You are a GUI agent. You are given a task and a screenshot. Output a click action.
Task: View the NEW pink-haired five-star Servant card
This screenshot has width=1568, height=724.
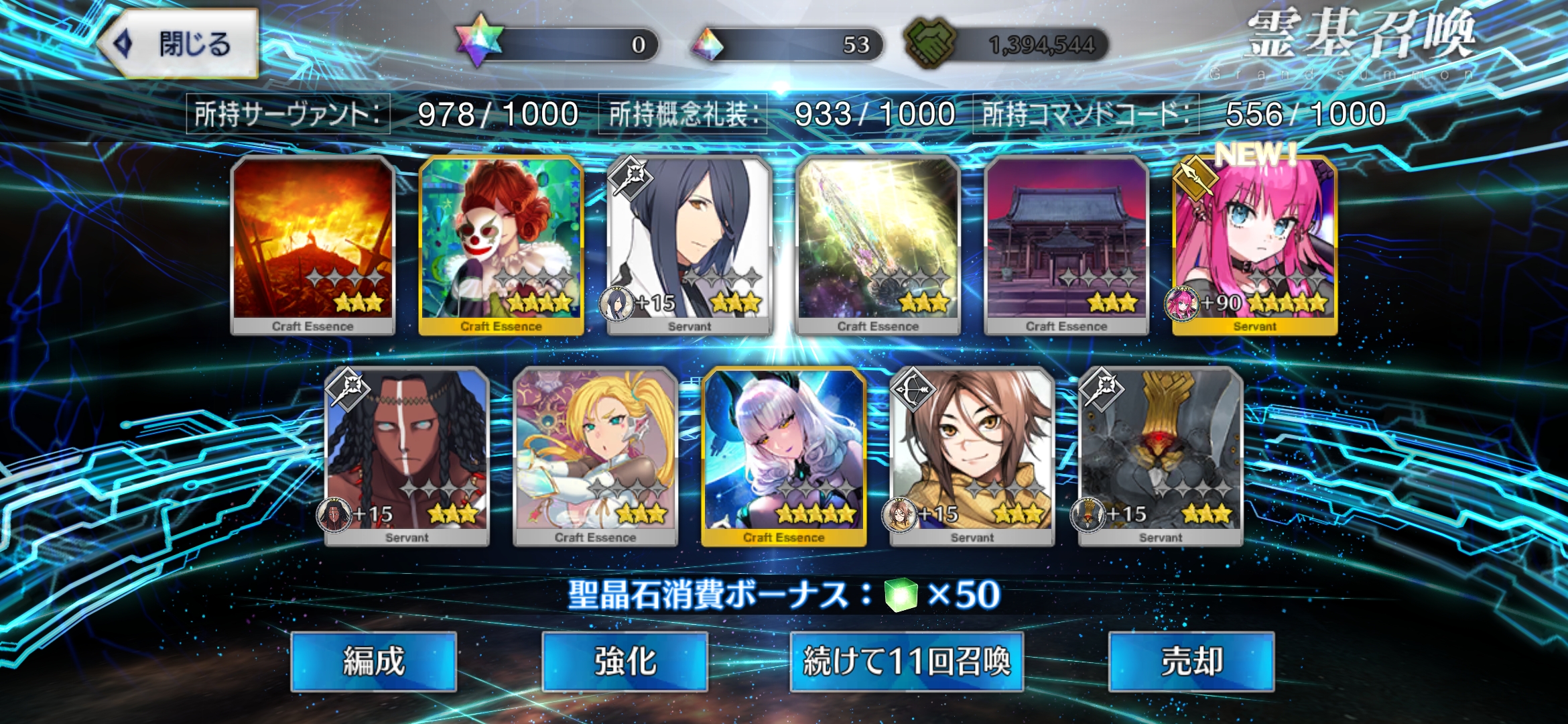[x=1254, y=245]
